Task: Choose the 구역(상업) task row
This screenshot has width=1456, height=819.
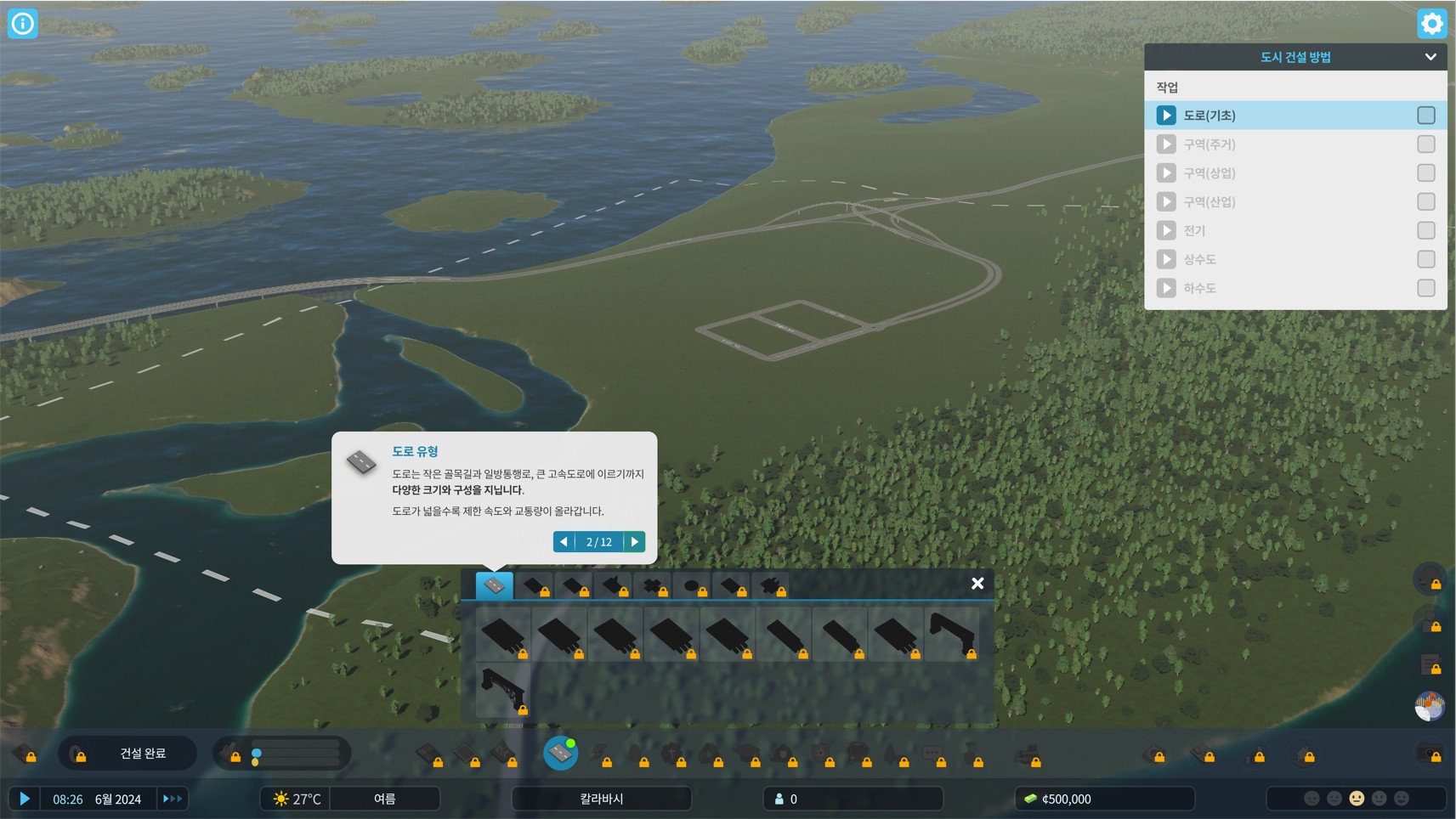Action: pyautogui.click(x=1210, y=173)
